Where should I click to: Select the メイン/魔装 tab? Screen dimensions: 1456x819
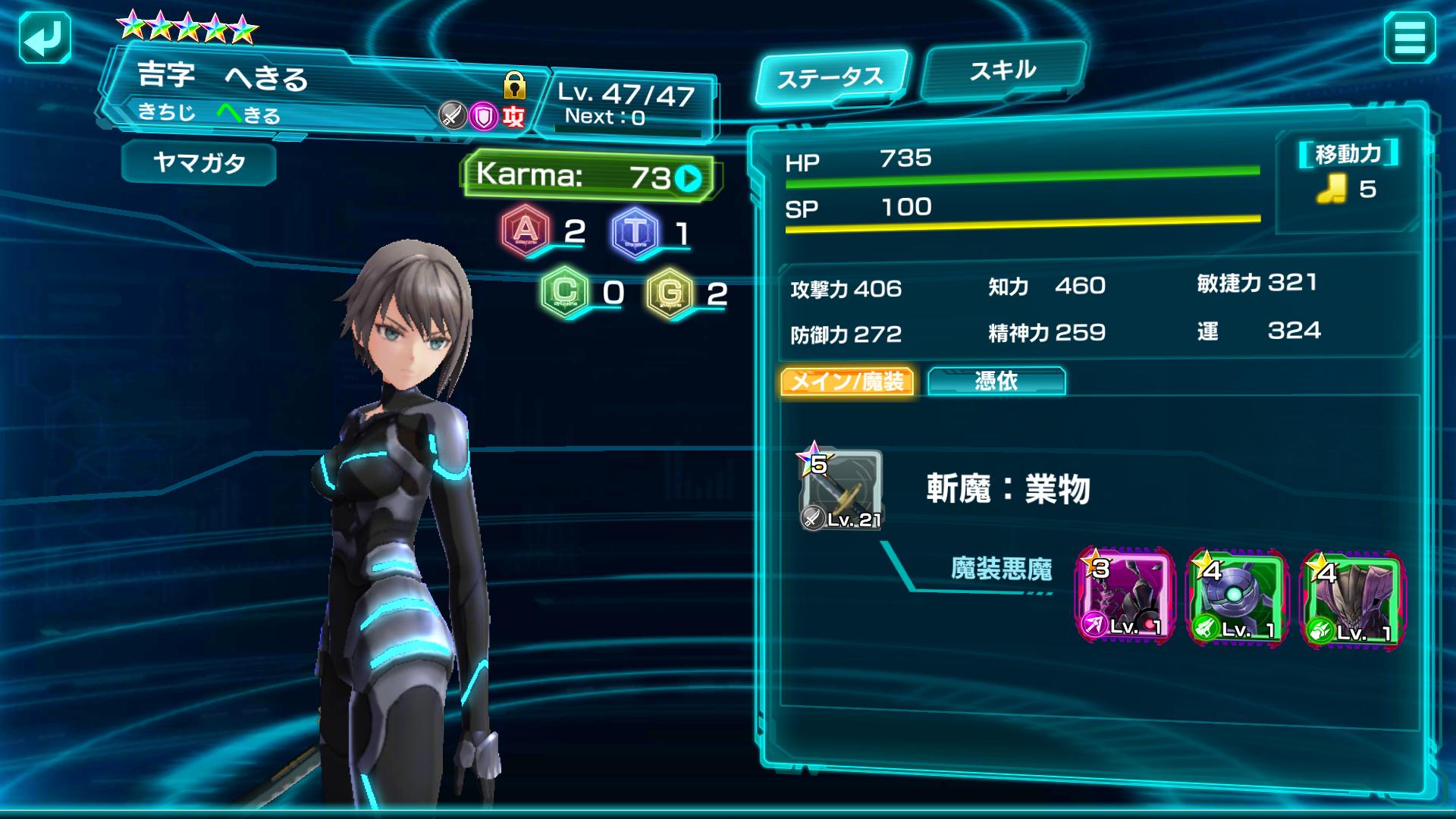847,381
